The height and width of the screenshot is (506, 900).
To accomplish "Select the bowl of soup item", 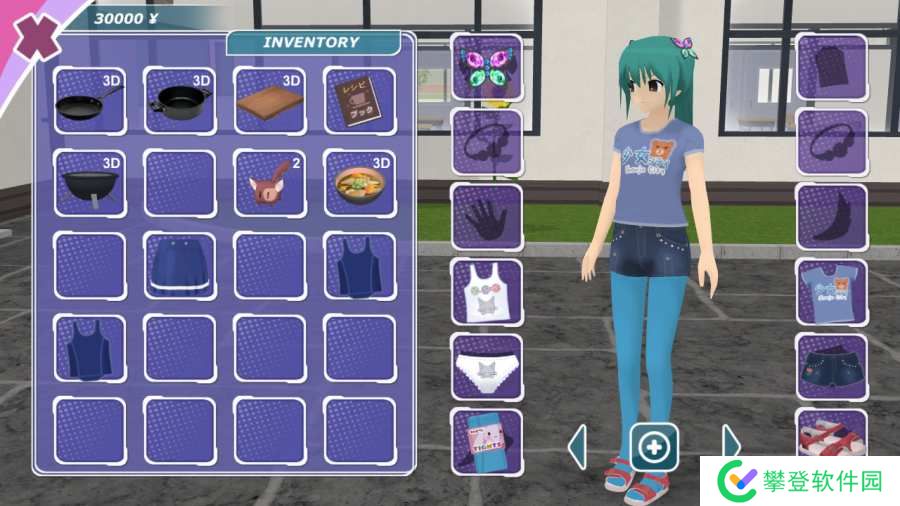I will (x=359, y=184).
